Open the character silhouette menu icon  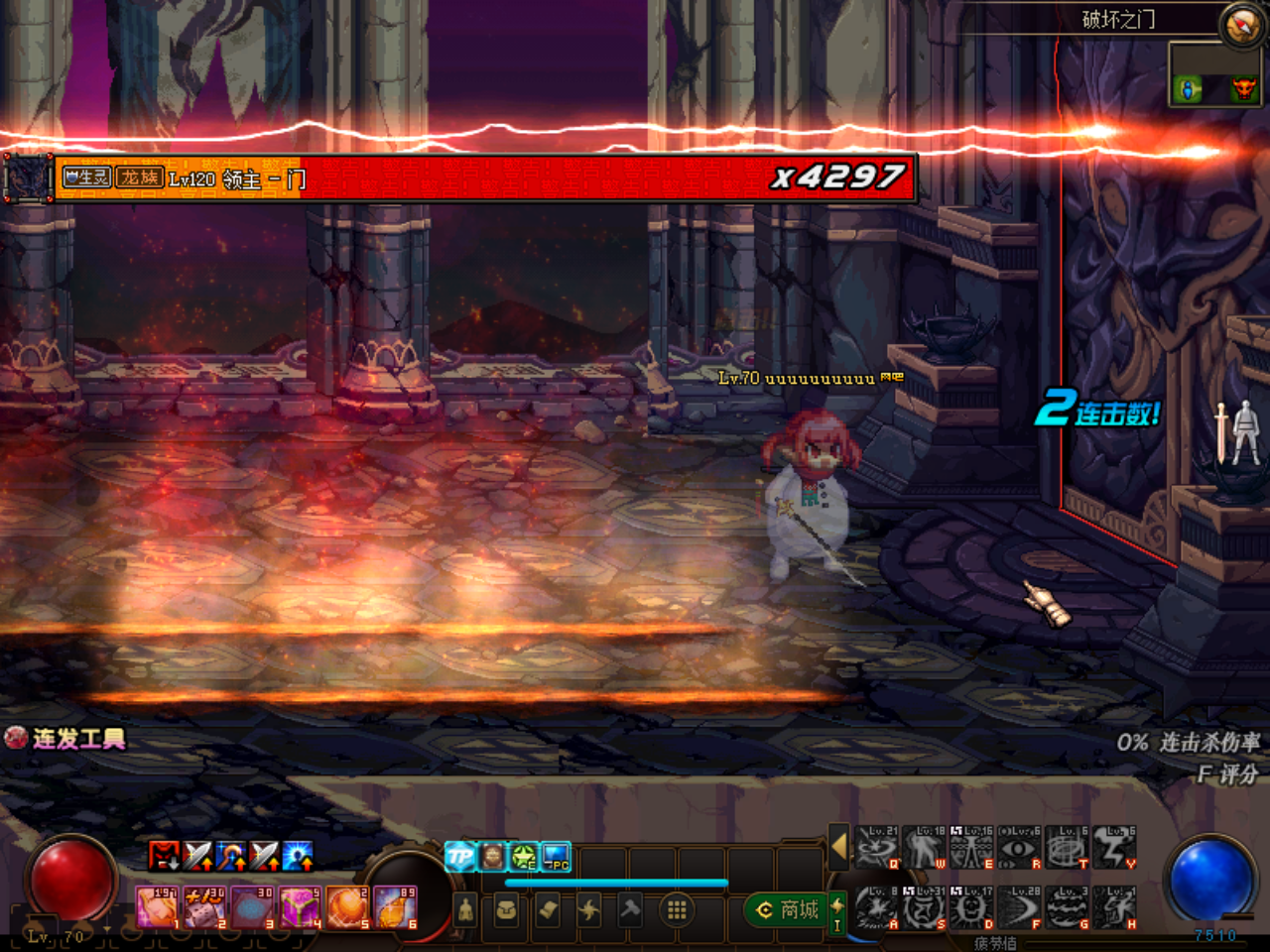pyautogui.click(x=465, y=909)
